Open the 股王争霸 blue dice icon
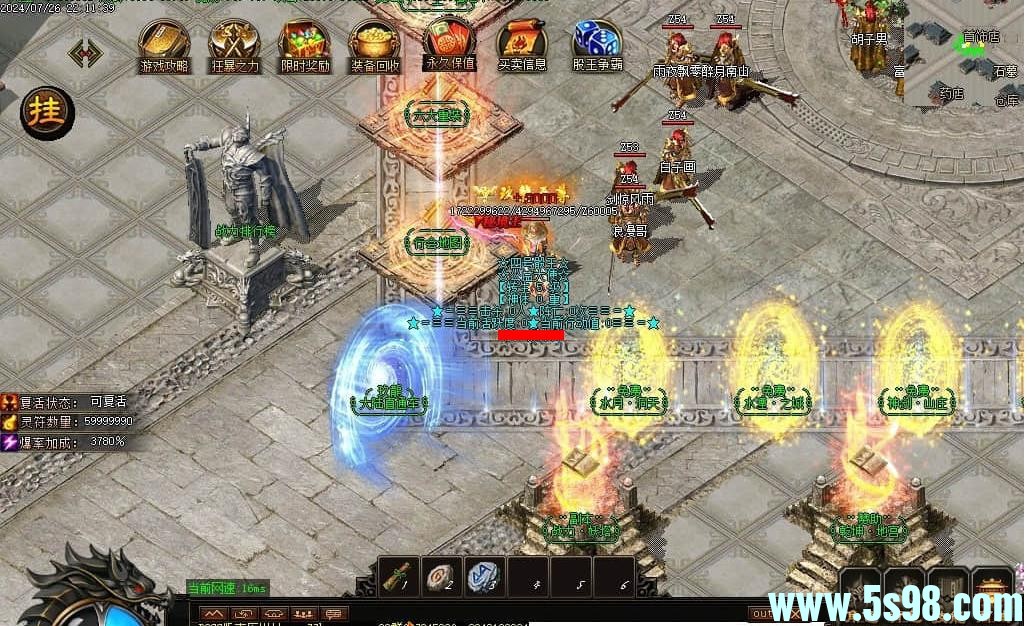 click(x=597, y=42)
